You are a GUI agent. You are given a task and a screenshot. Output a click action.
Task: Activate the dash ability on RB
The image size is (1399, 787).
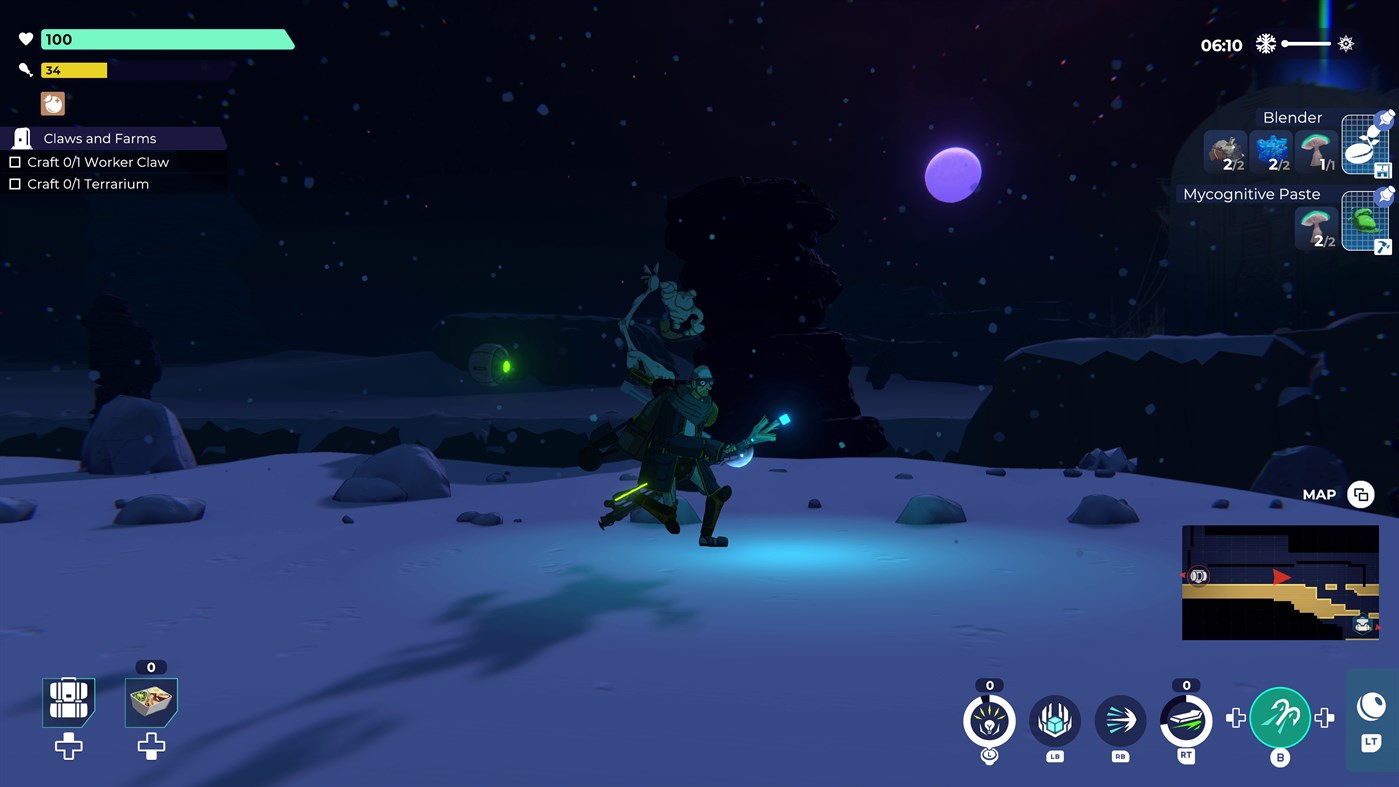click(x=1119, y=718)
